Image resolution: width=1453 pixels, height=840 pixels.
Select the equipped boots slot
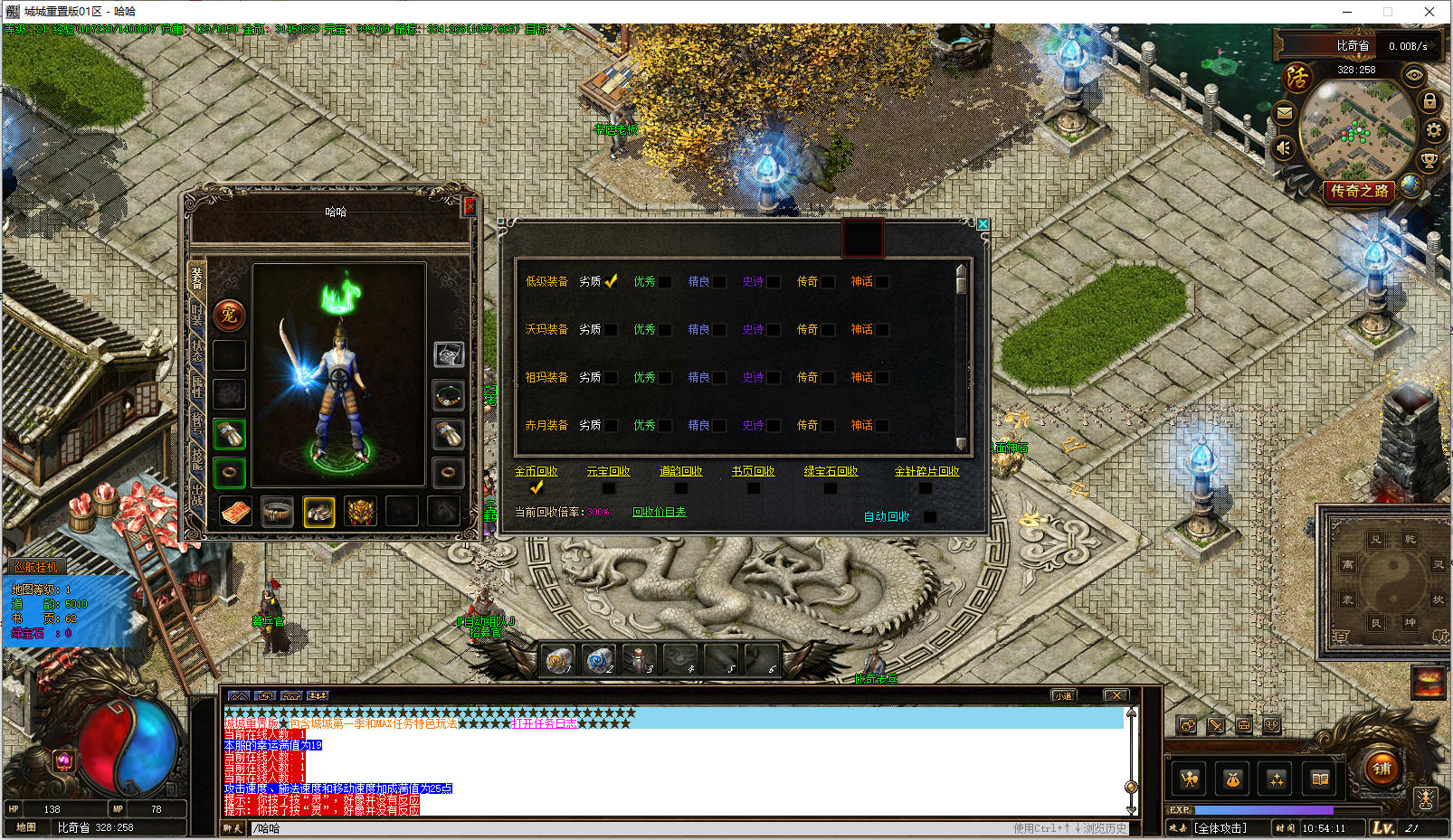318,512
